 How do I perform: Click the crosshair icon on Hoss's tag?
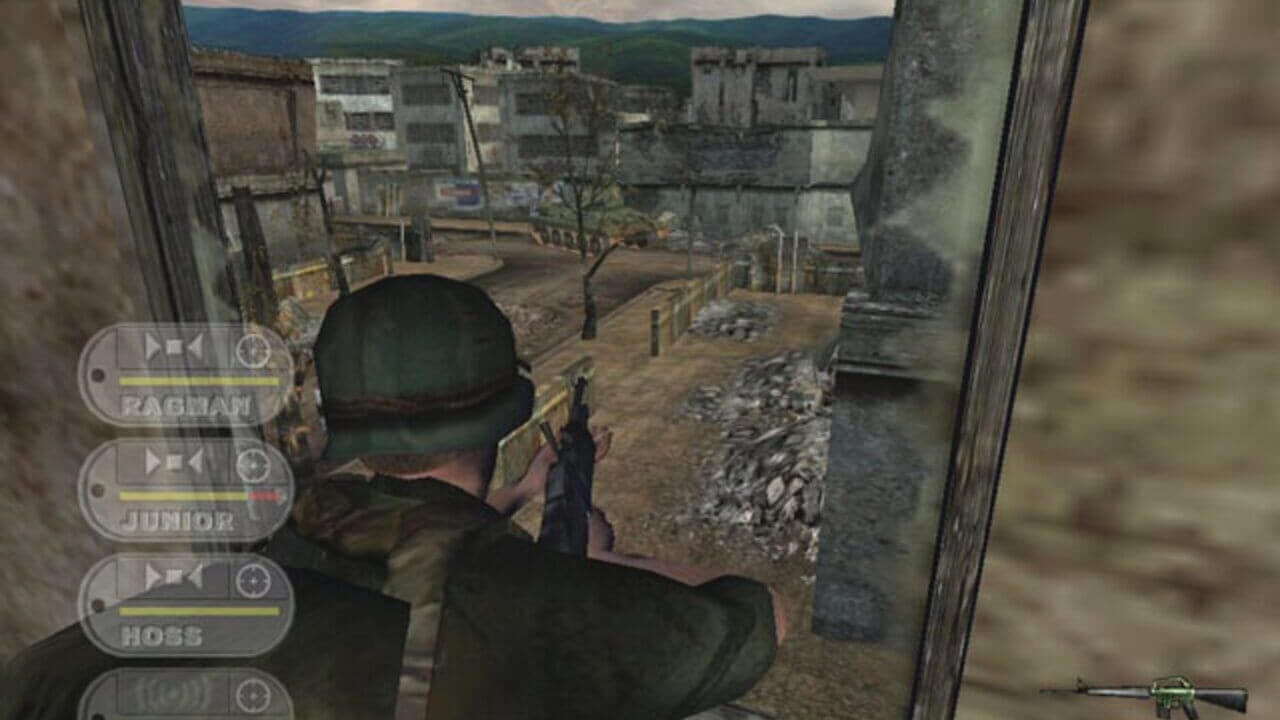click(253, 578)
